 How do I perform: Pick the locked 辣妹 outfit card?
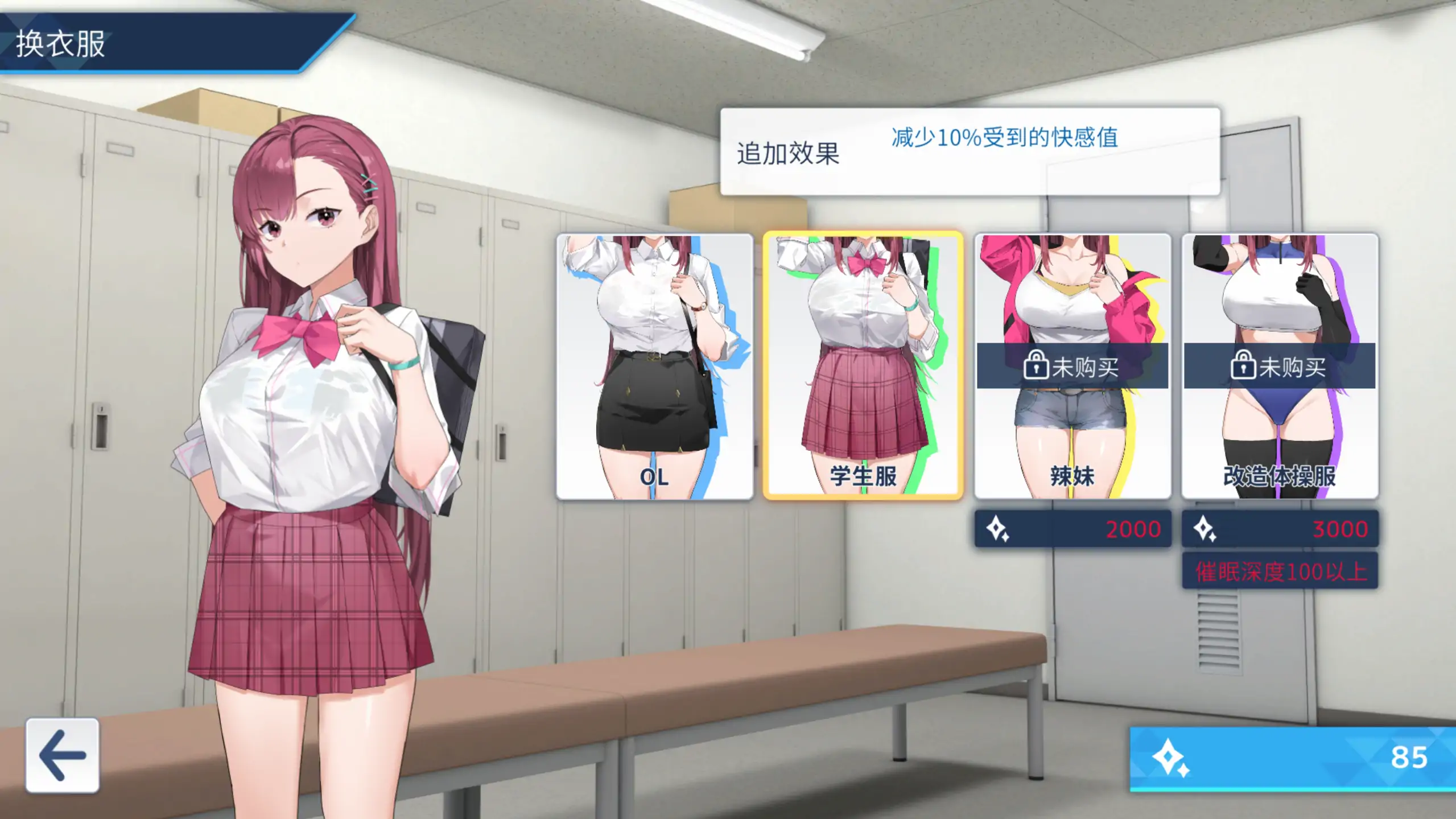1072,367
